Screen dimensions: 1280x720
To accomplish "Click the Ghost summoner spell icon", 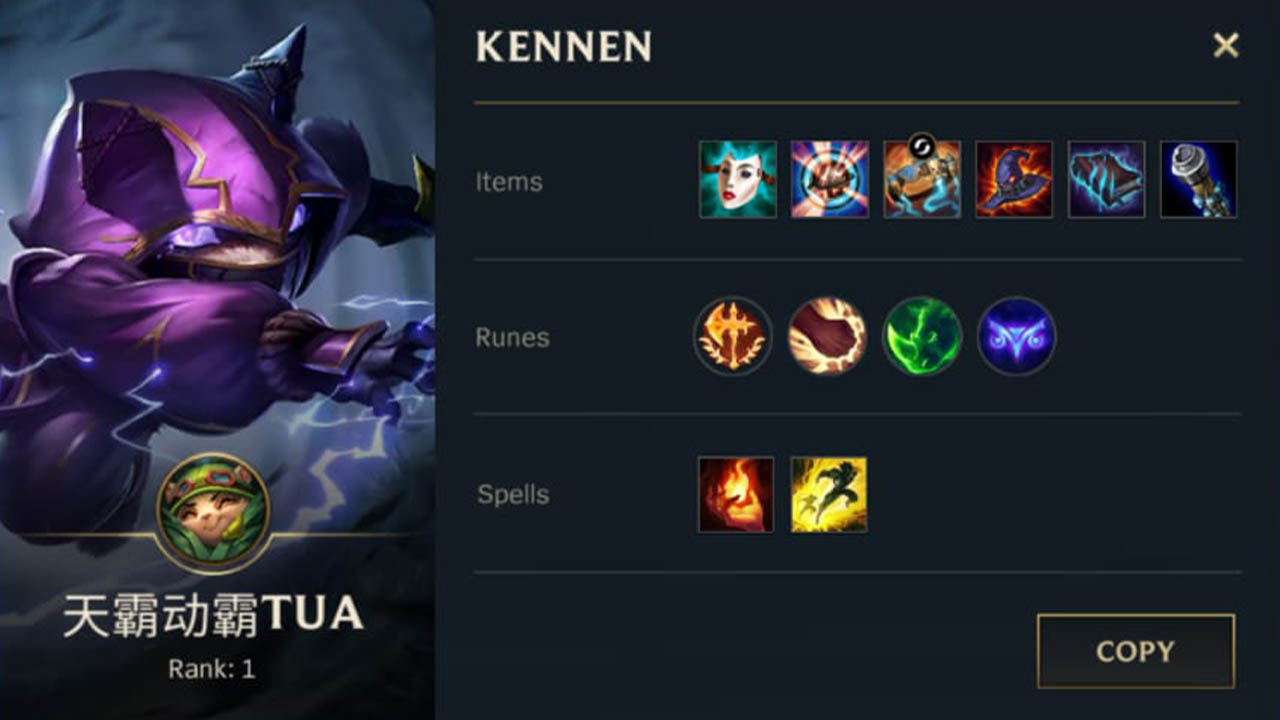I will [x=828, y=494].
